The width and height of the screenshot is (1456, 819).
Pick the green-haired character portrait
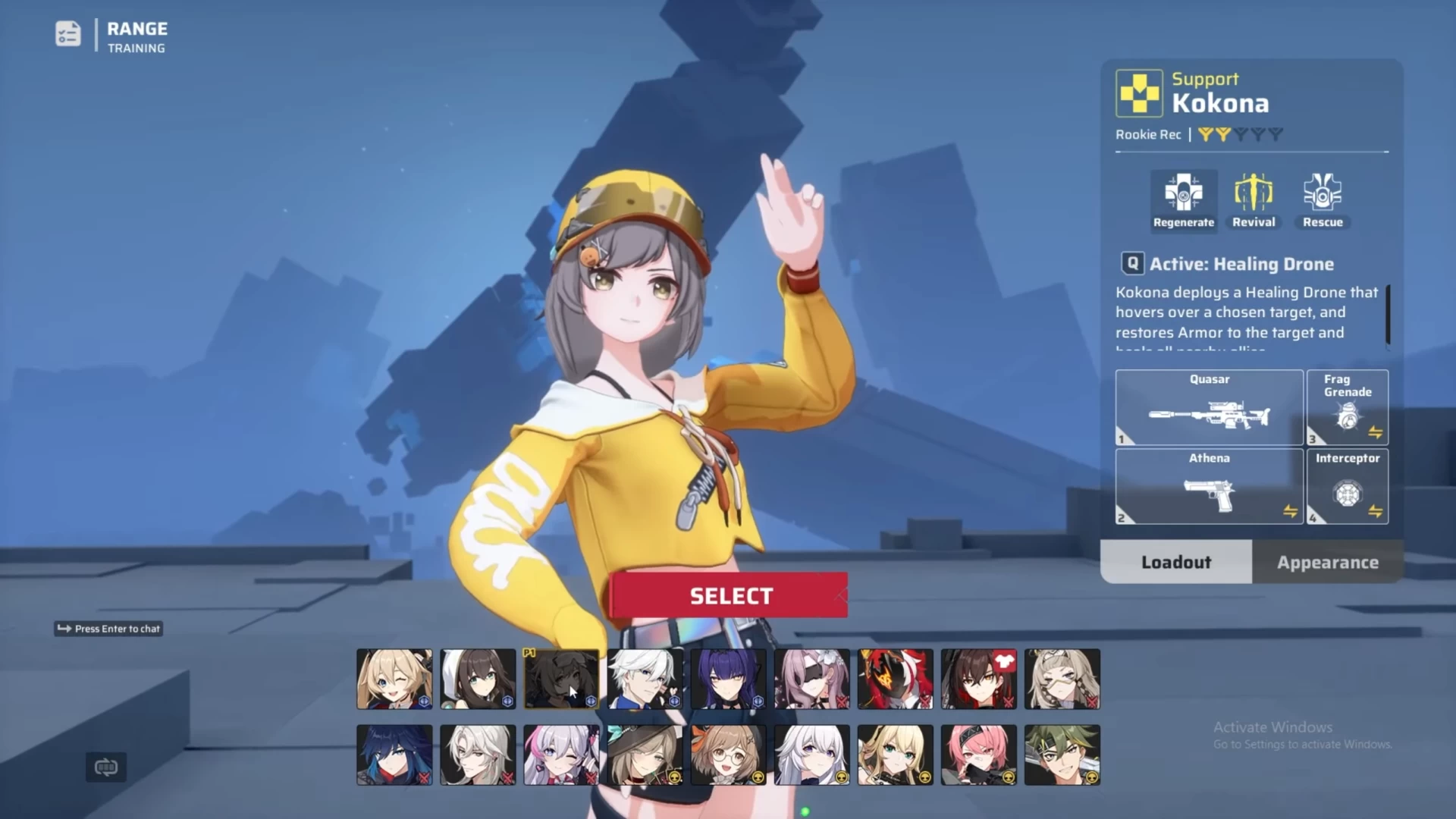[1062, 755]
